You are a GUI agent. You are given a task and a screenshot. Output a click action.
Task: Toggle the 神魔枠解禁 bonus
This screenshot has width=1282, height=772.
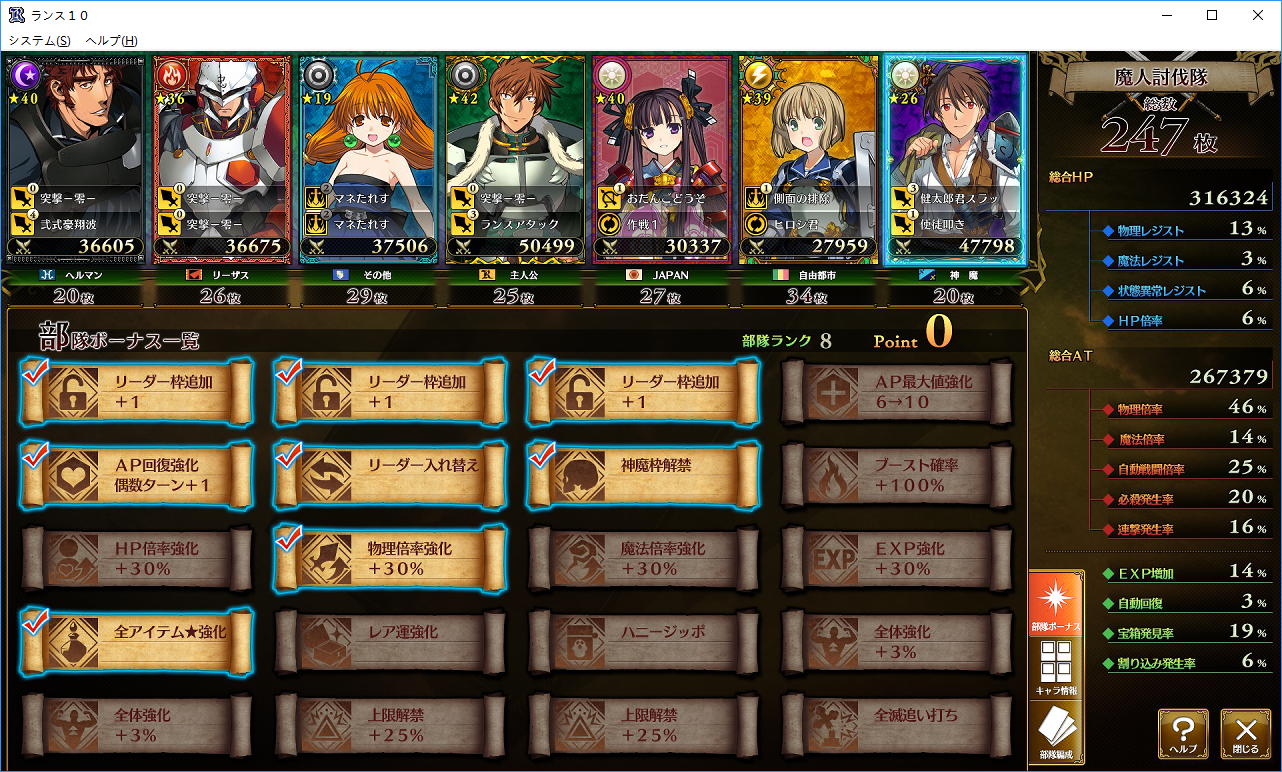tap(643, 475)
